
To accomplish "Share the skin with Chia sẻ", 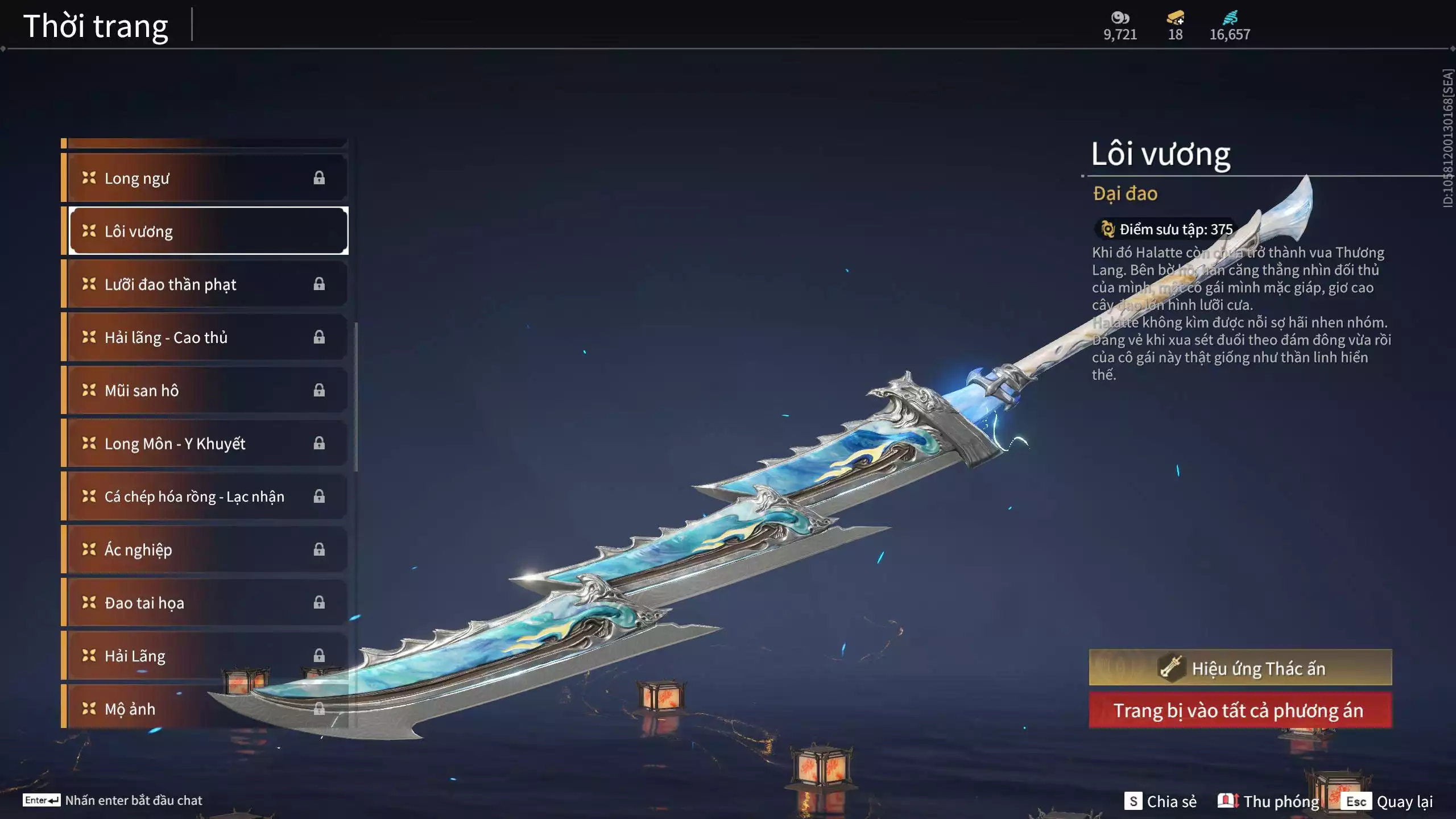I will 1160,801.
